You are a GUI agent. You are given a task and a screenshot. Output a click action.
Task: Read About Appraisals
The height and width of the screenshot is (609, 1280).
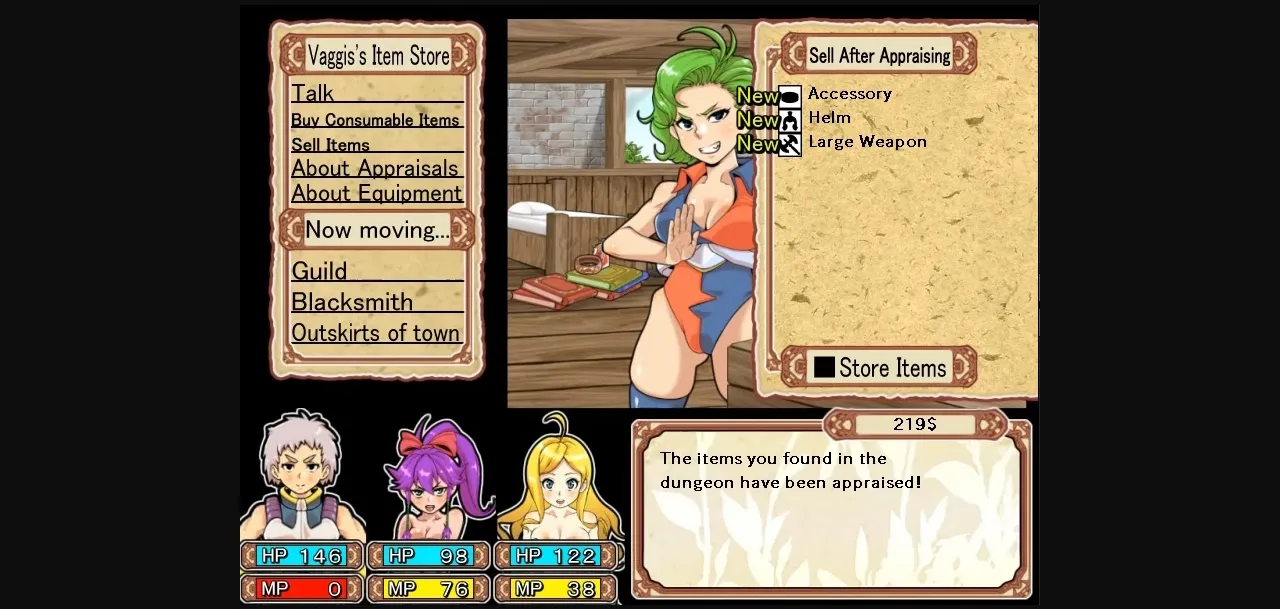(375, 168)
